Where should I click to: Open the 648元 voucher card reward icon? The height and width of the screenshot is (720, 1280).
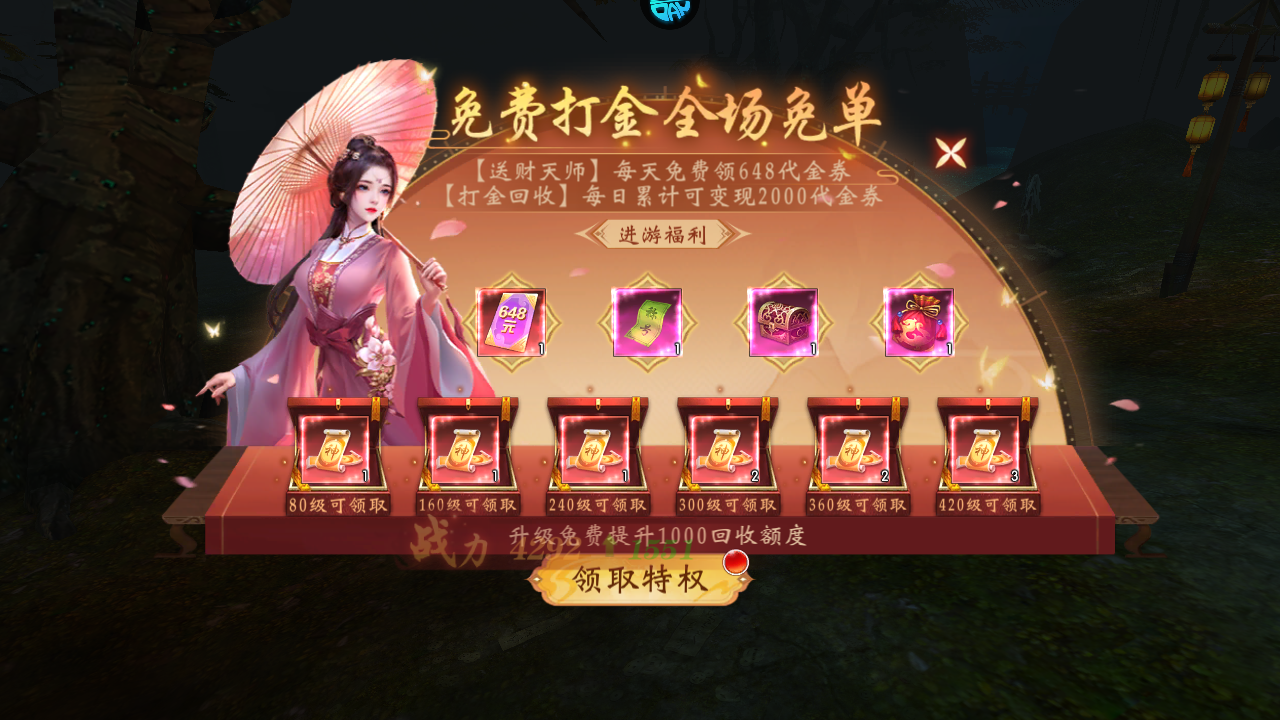click(x=511, y=321)
